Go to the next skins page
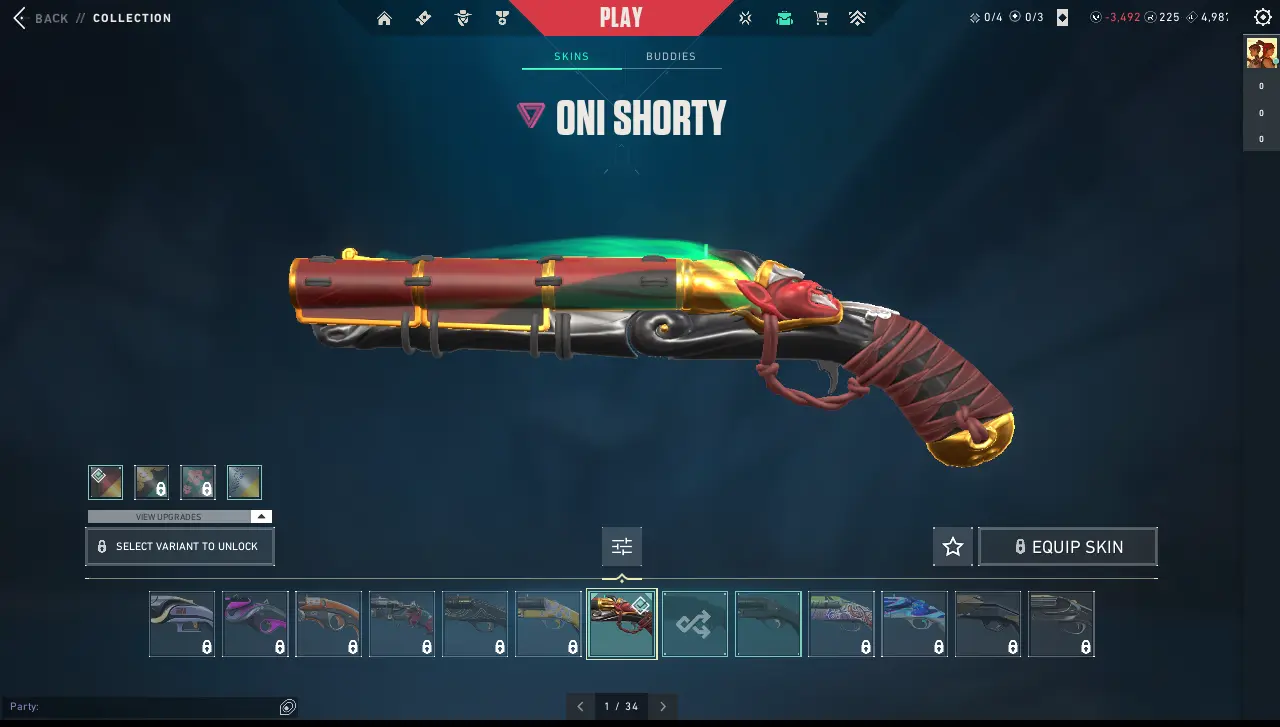Image resolution: width=1280 pixels, height=727 pixels. point(663,706)
